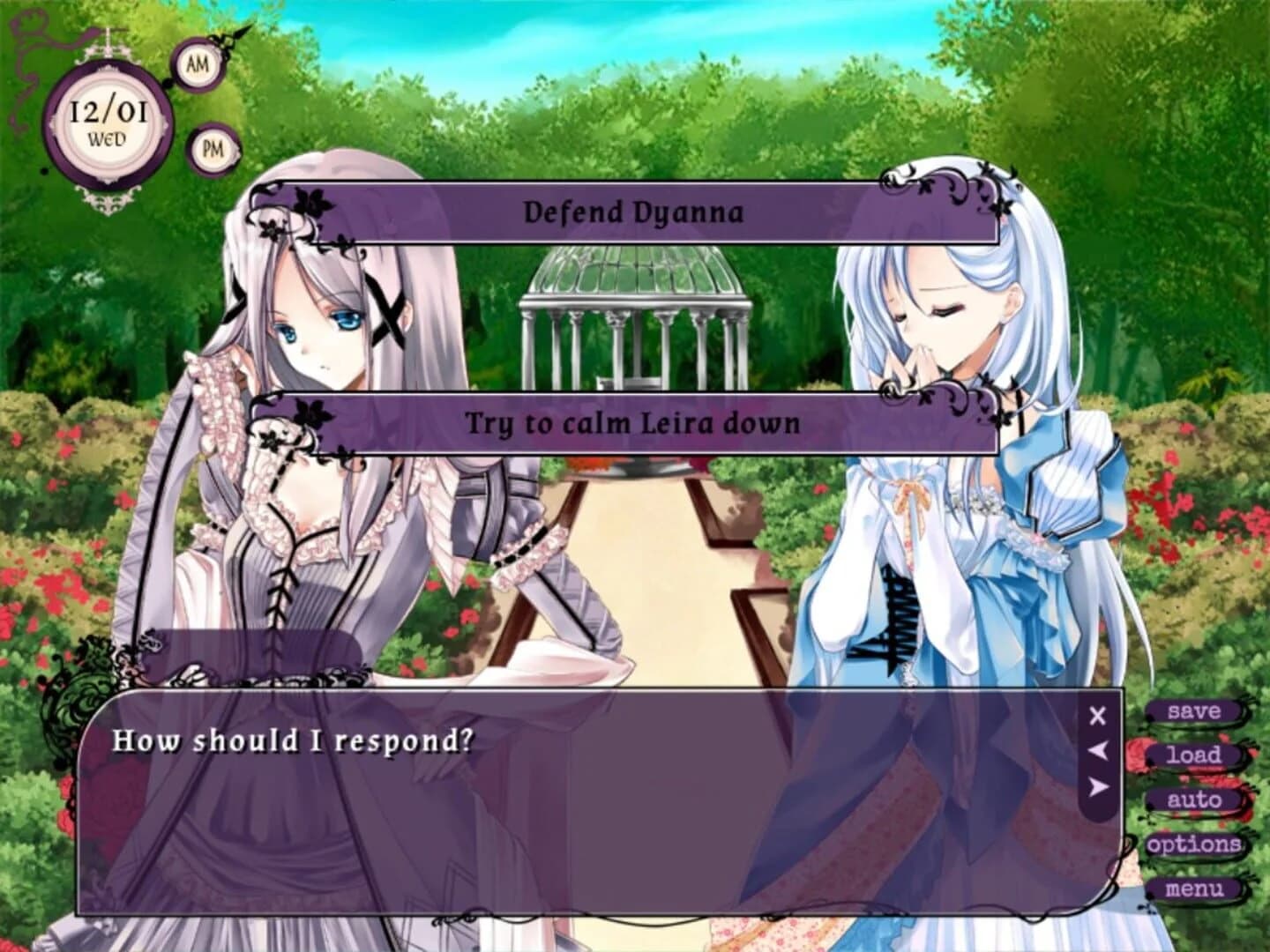The height and width of the screenshot is (952, 1270).
Task: Open the save screen
Action: (1192, 711)
